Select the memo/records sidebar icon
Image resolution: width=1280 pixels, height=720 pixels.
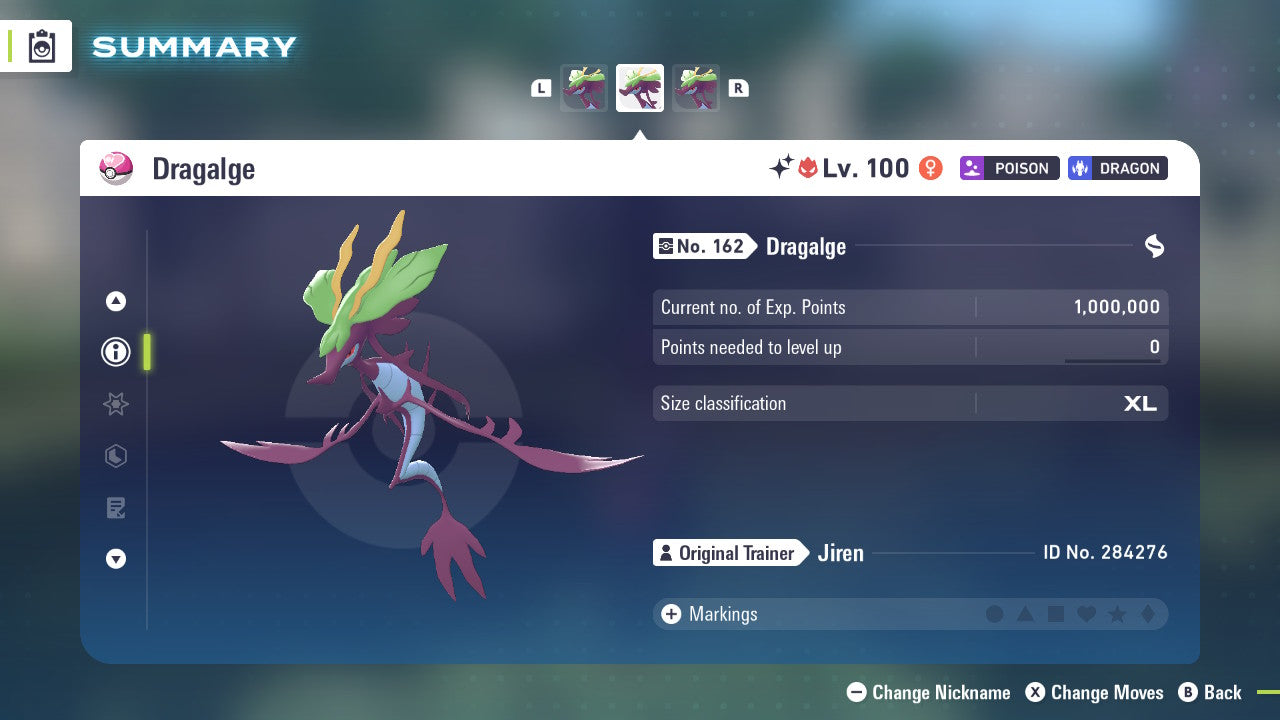point(116,508)
